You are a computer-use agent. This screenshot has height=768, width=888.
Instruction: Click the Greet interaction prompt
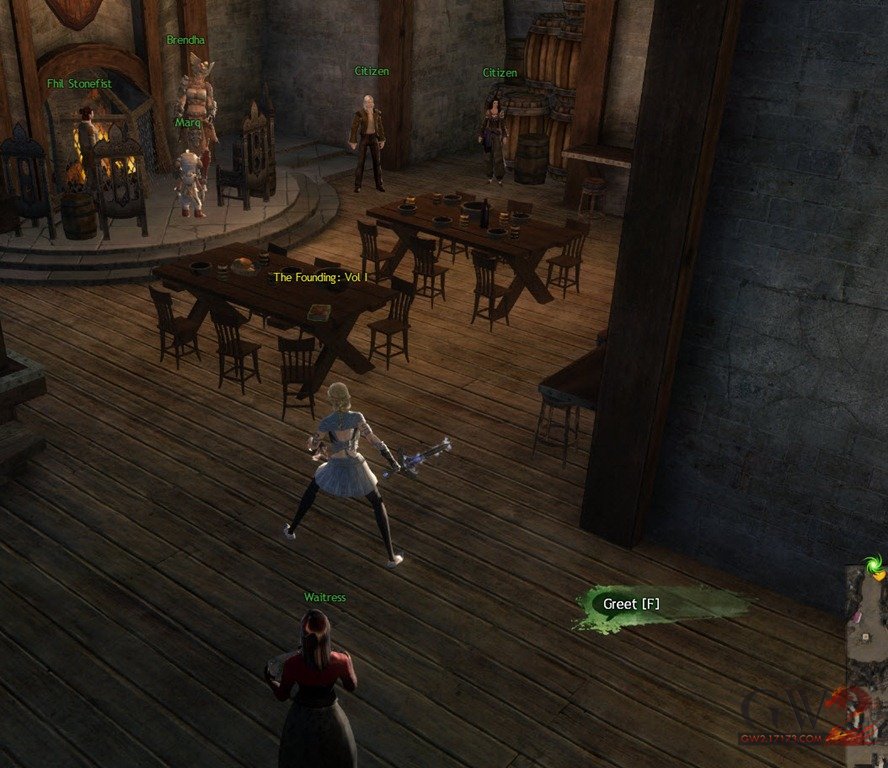(632, 604)
